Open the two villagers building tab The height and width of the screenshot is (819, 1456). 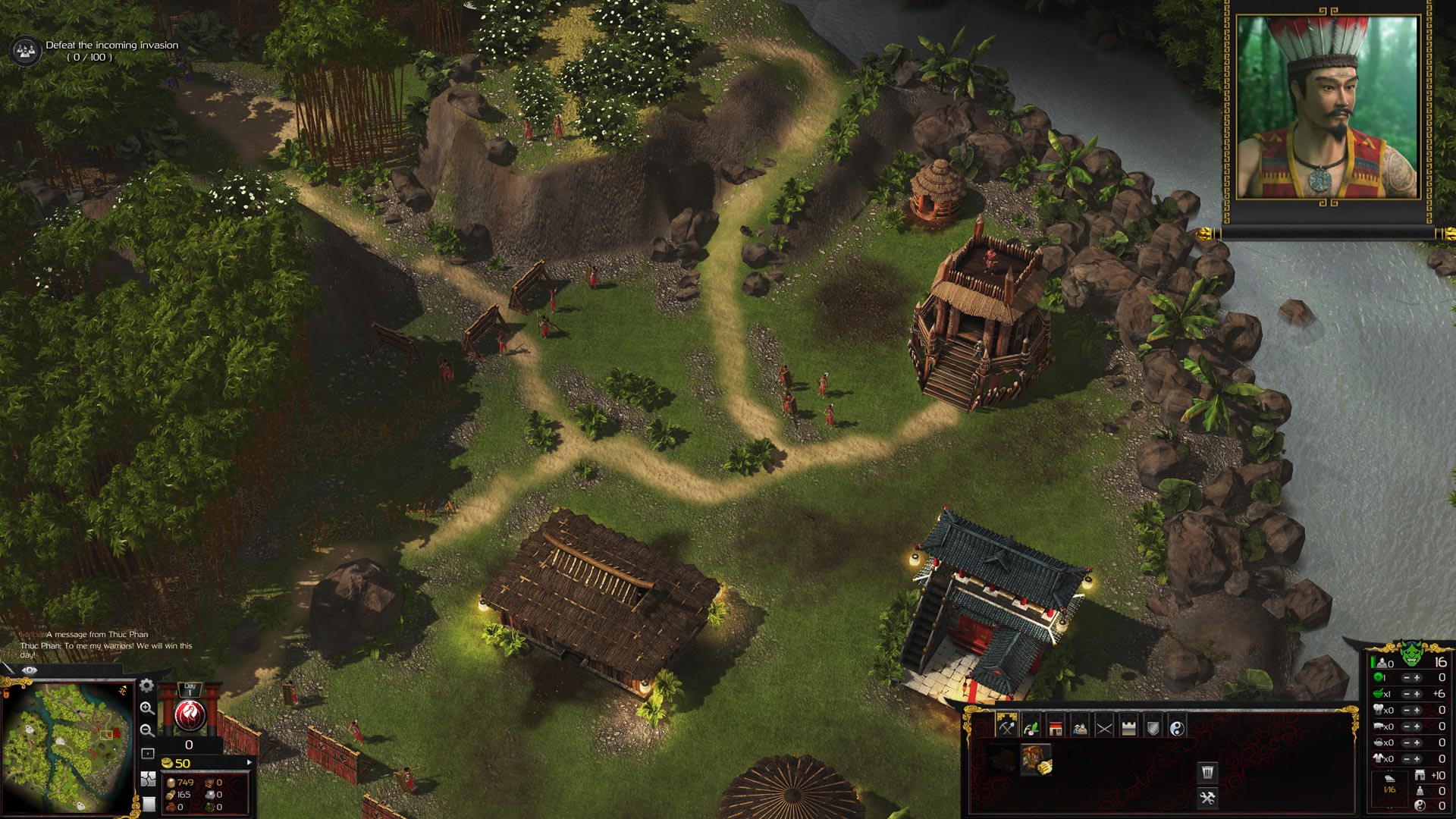[x=1080, y=728]
